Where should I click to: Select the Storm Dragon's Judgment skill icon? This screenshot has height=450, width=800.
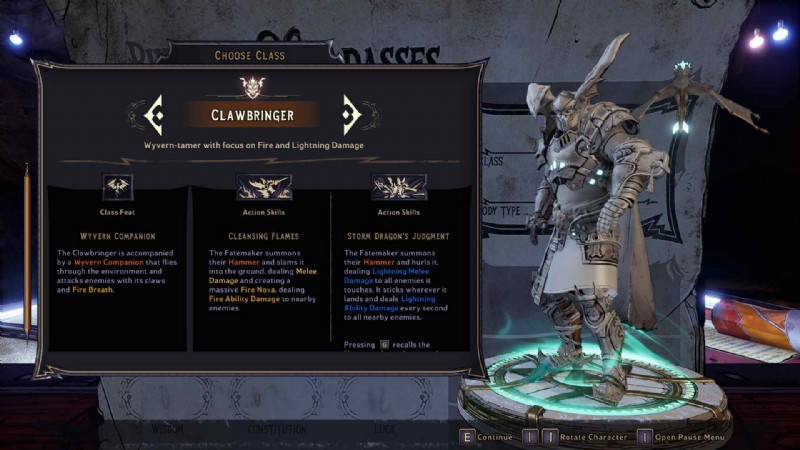tap(398, 187)
